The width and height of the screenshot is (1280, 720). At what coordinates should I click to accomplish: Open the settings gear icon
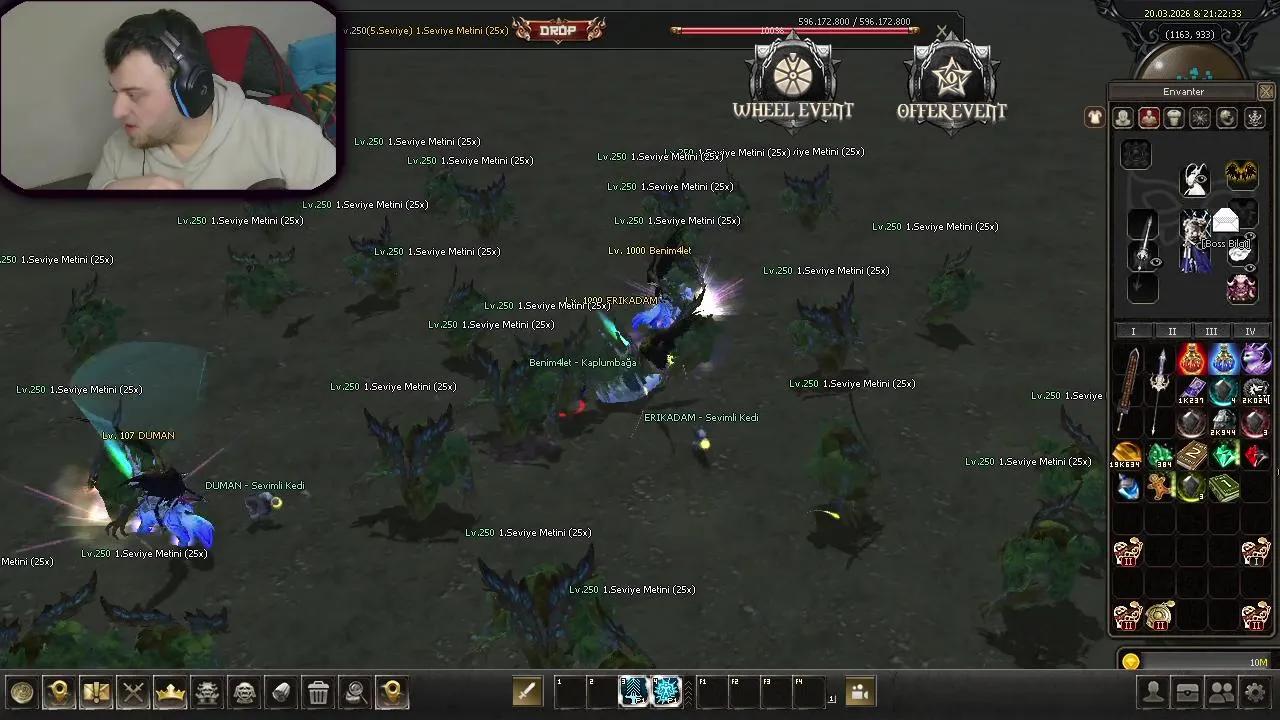[1255, 692]
